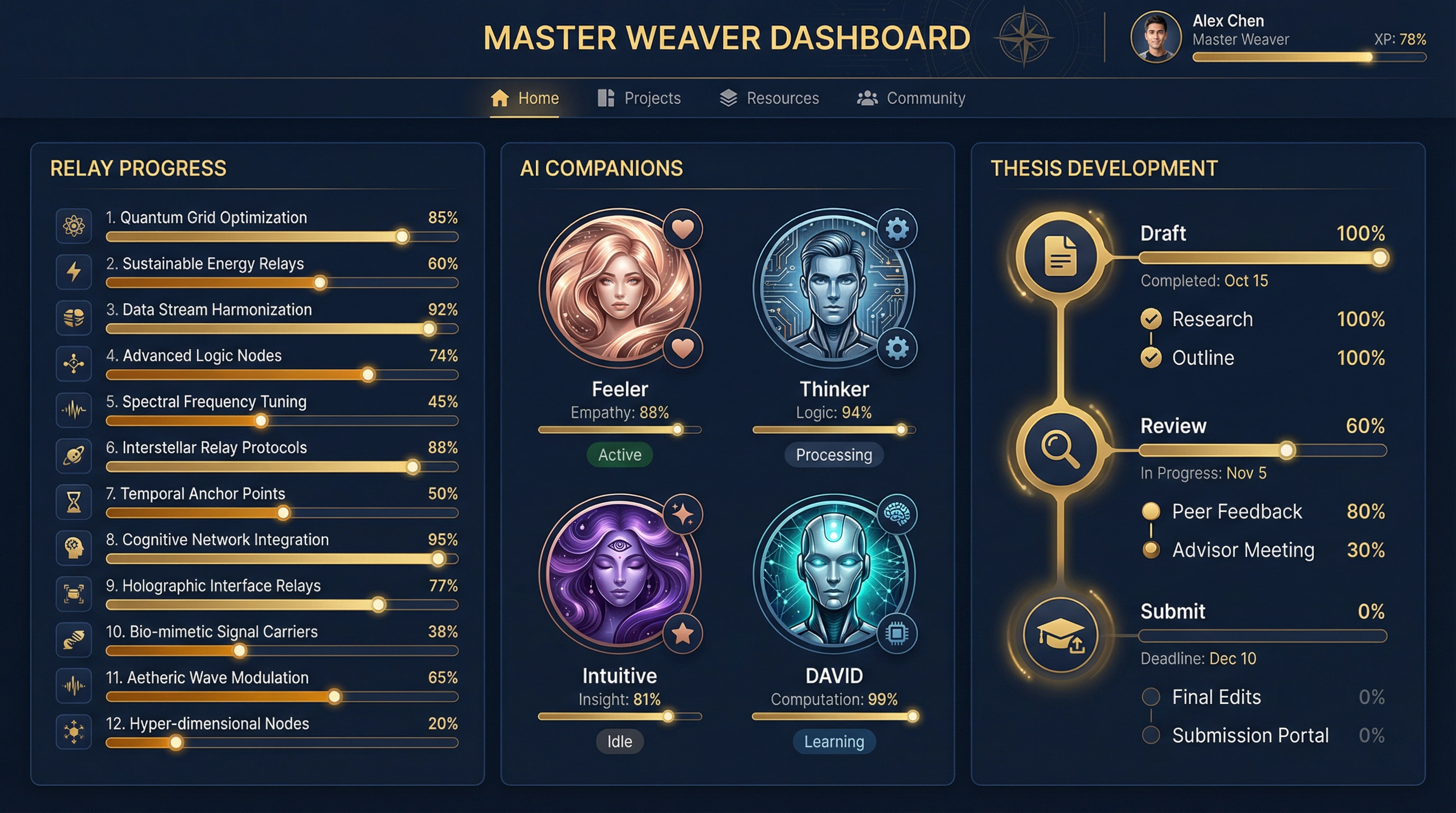The image size is (1456, 813).
Task: Check the Submission Portal checkbox
Action: coord(1151,735)
